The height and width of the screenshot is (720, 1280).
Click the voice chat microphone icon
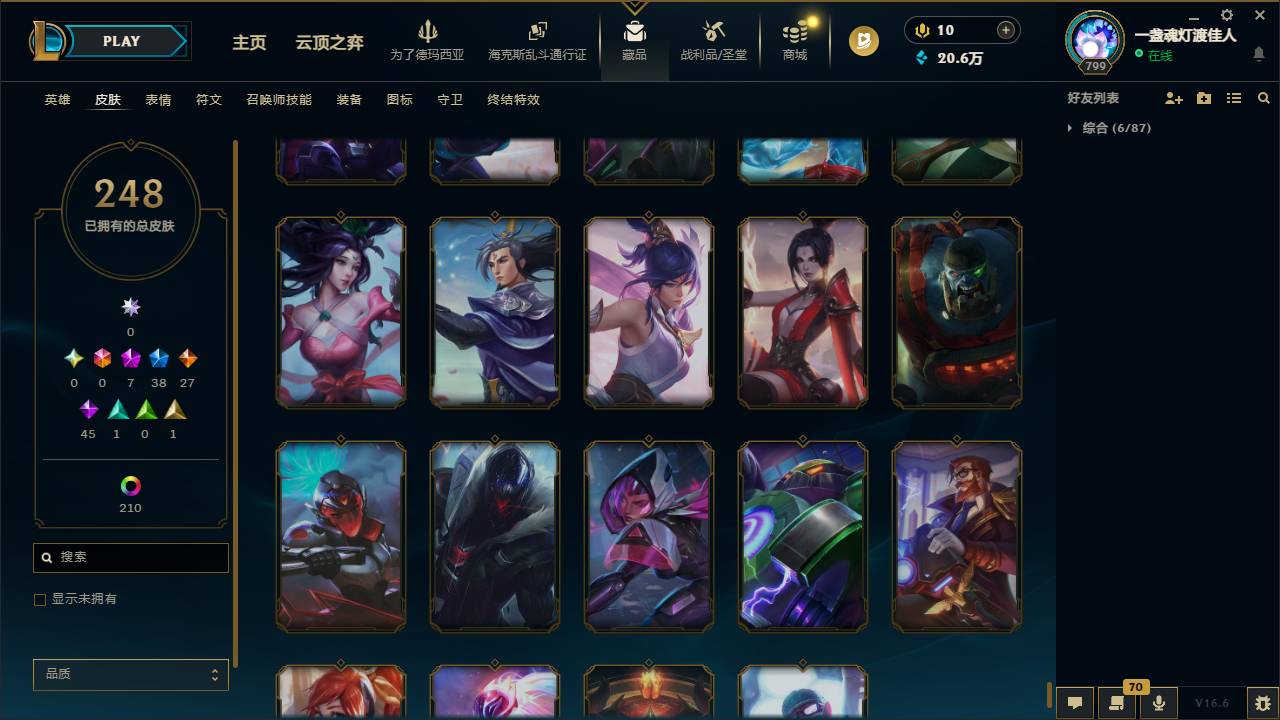tap(1159, 702)
